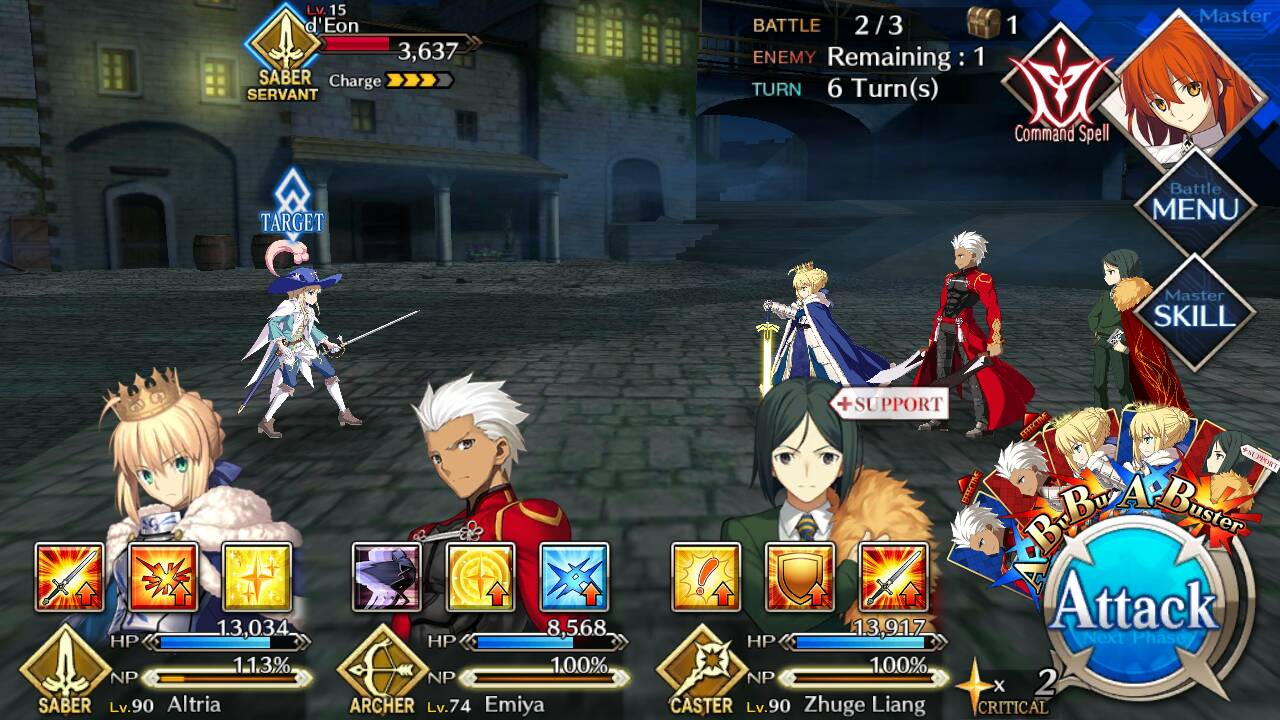Activate Zhuge Liang's exclamation burst skill
Viewport: 1280px width, 720px height.
pyautogui.click(x=706, y=577)
